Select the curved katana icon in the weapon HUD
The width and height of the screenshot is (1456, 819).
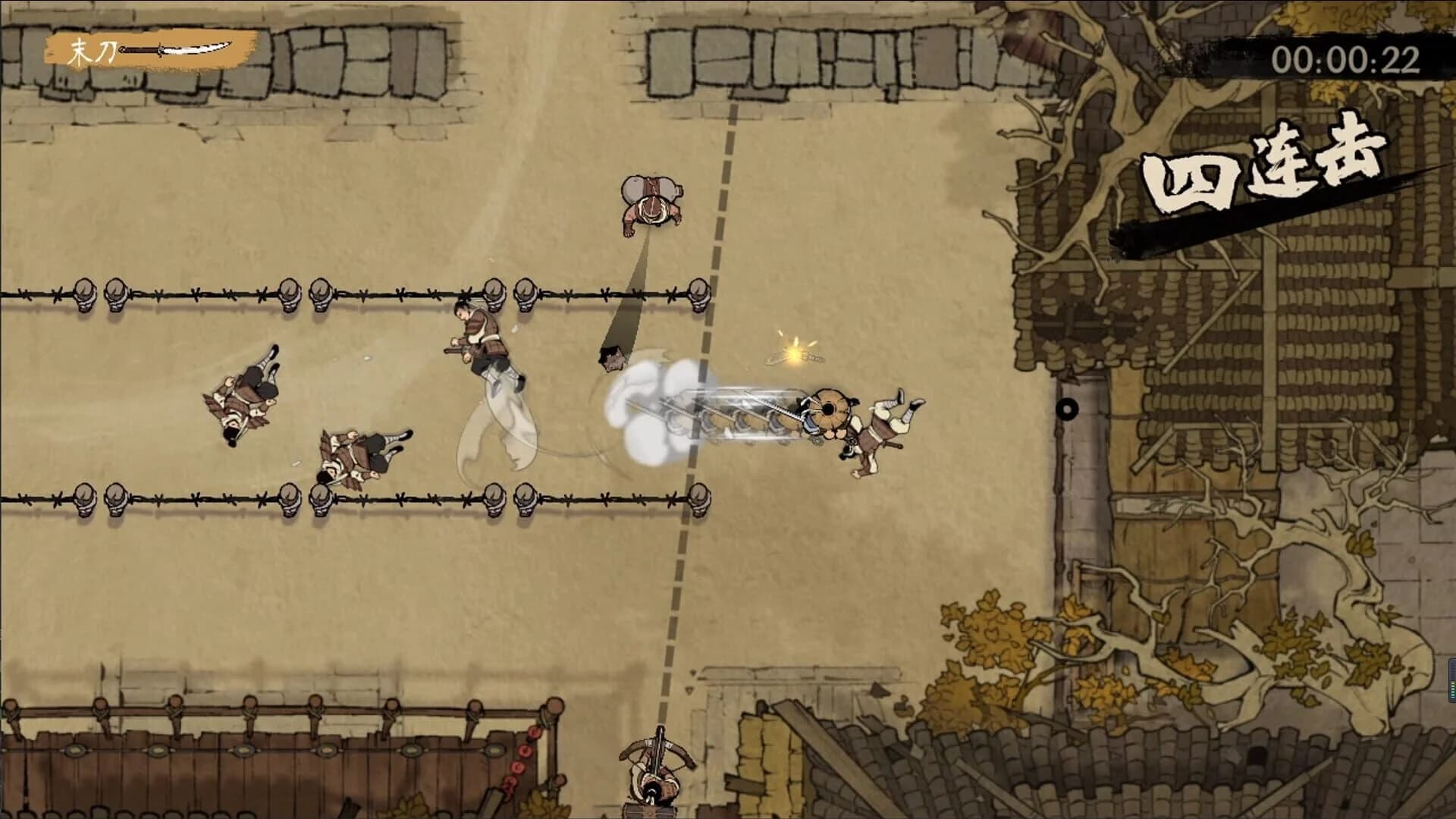click(x=174, y=49)
